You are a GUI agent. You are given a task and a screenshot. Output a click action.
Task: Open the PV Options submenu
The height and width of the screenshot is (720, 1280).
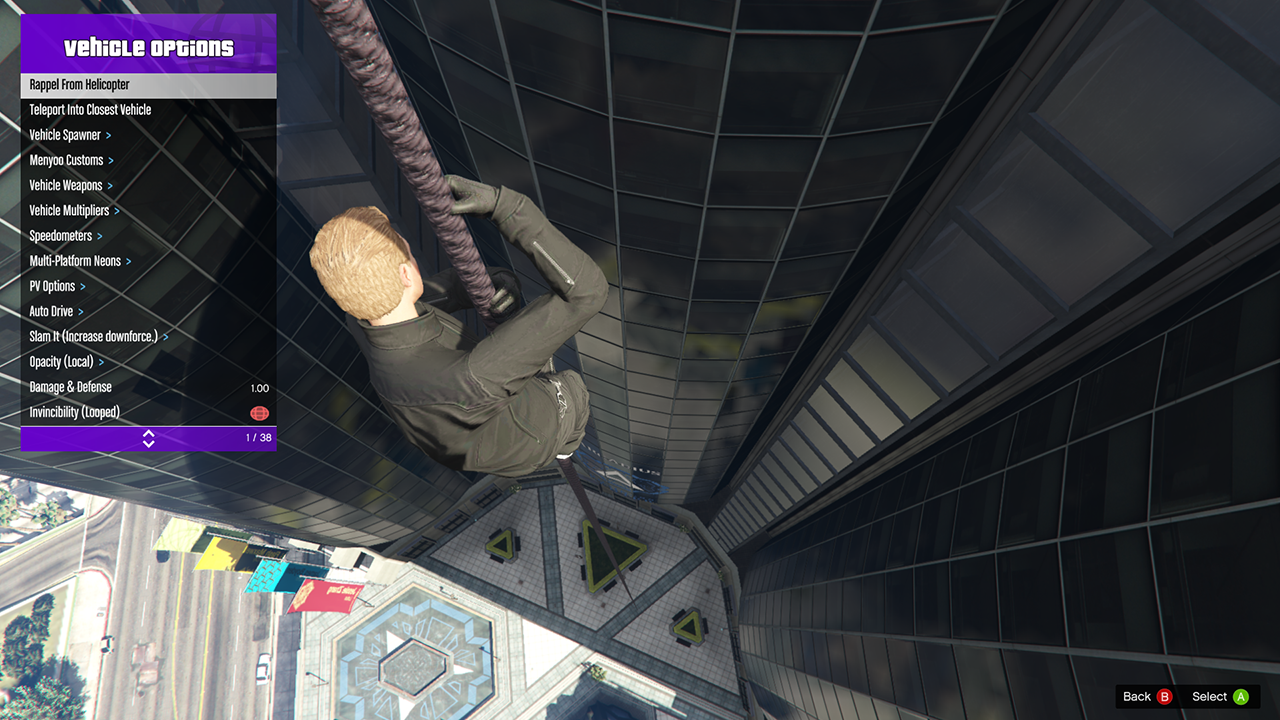[x=148, y=286]
